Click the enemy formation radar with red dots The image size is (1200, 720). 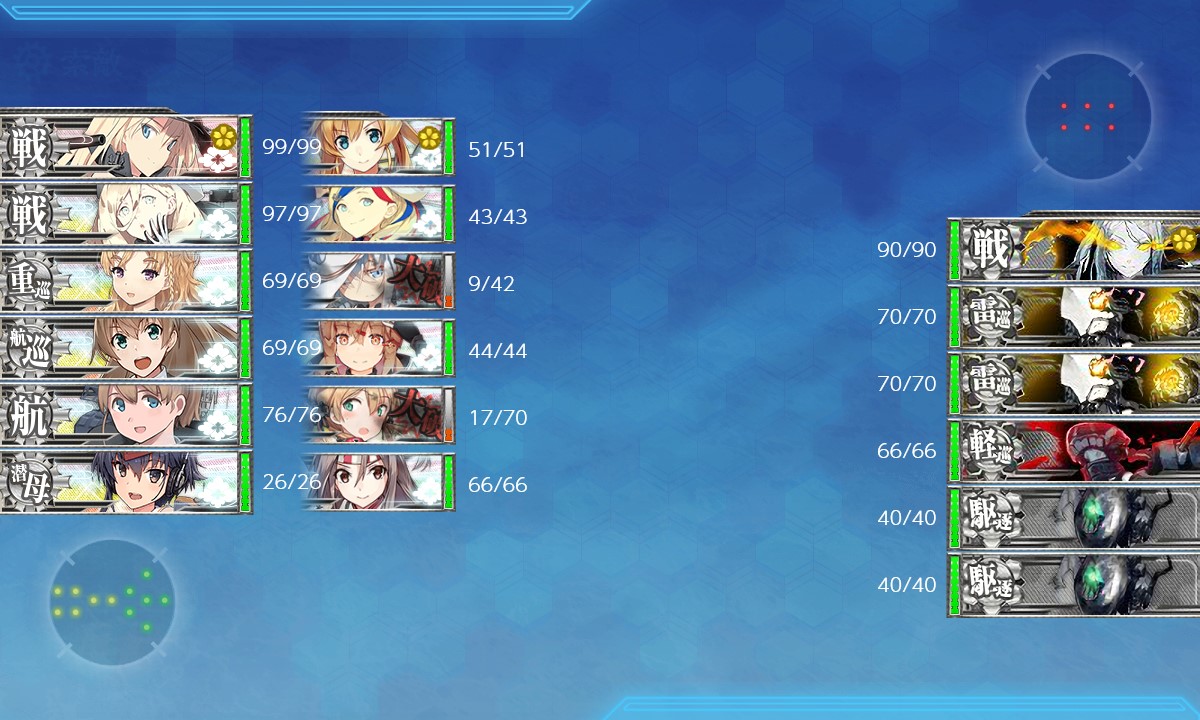(1087, 117)
